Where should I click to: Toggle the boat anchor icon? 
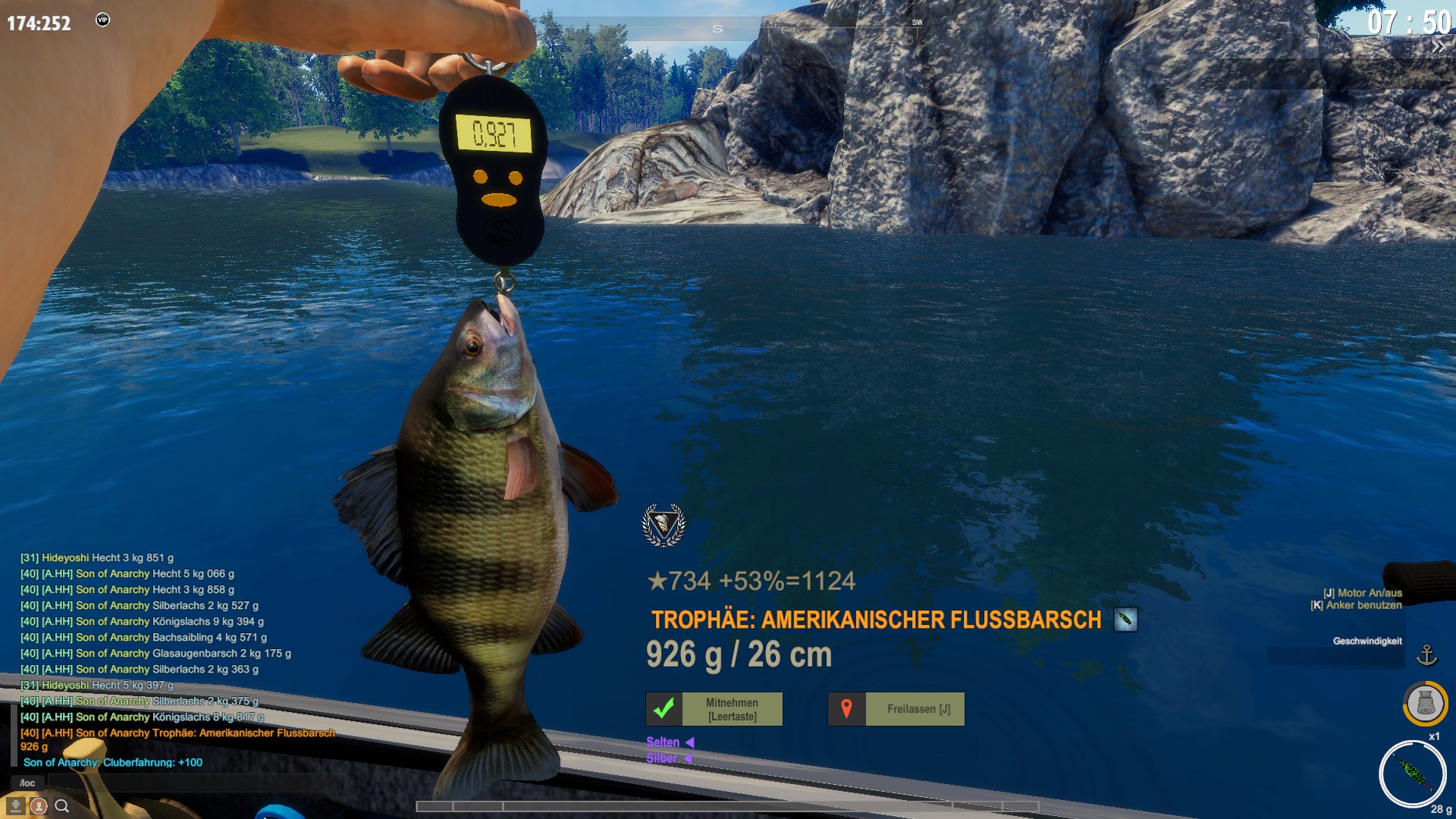[x=1426, y=655]
